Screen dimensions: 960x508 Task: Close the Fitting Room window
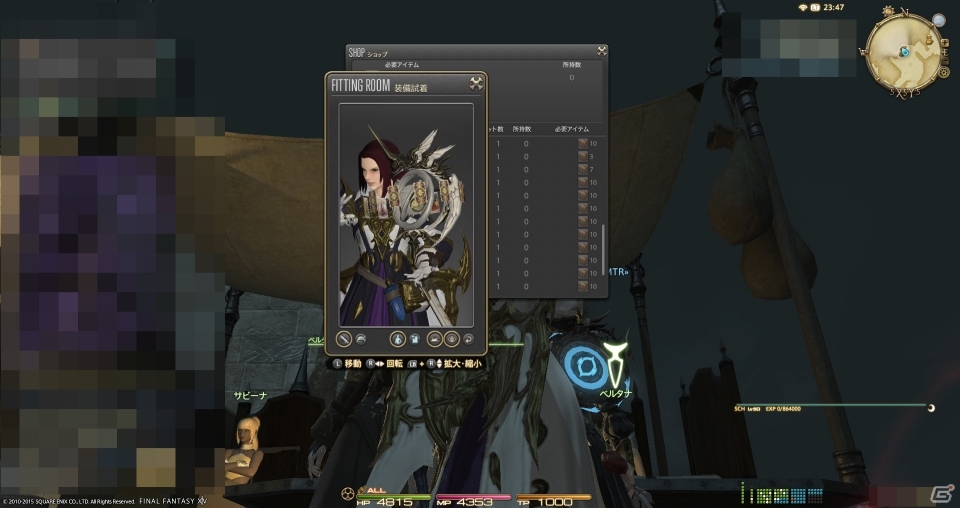(x=476, y=84)
